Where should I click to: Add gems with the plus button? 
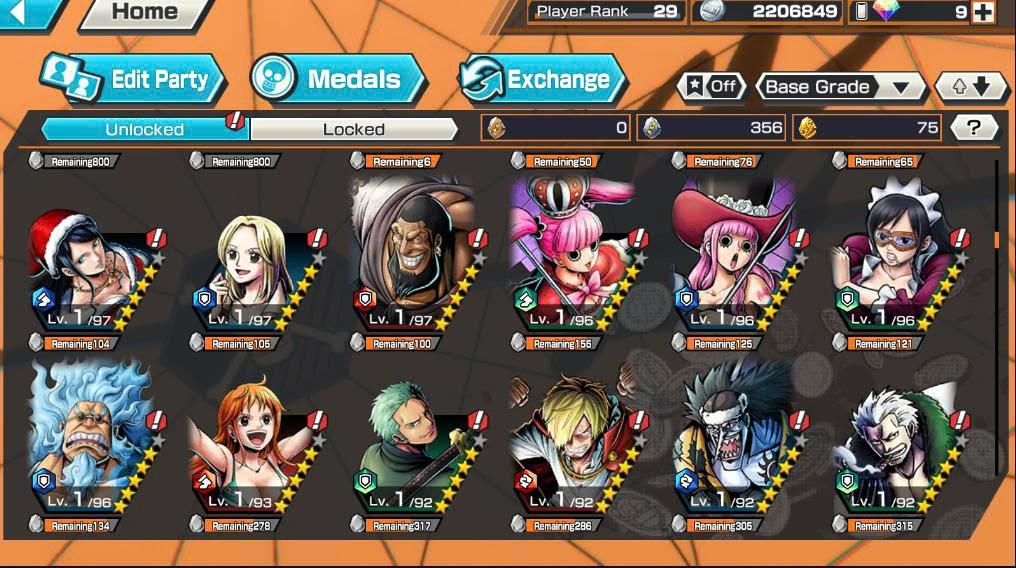coord(983,12)
